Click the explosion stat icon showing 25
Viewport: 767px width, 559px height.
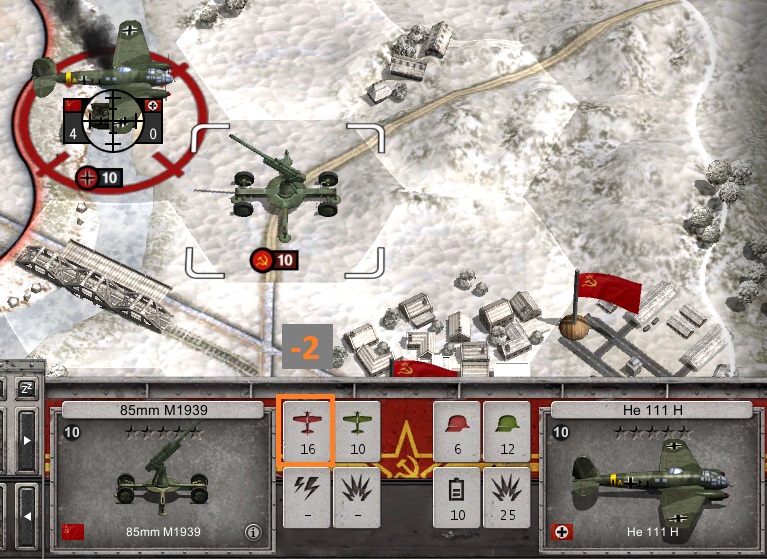point(507,497)
